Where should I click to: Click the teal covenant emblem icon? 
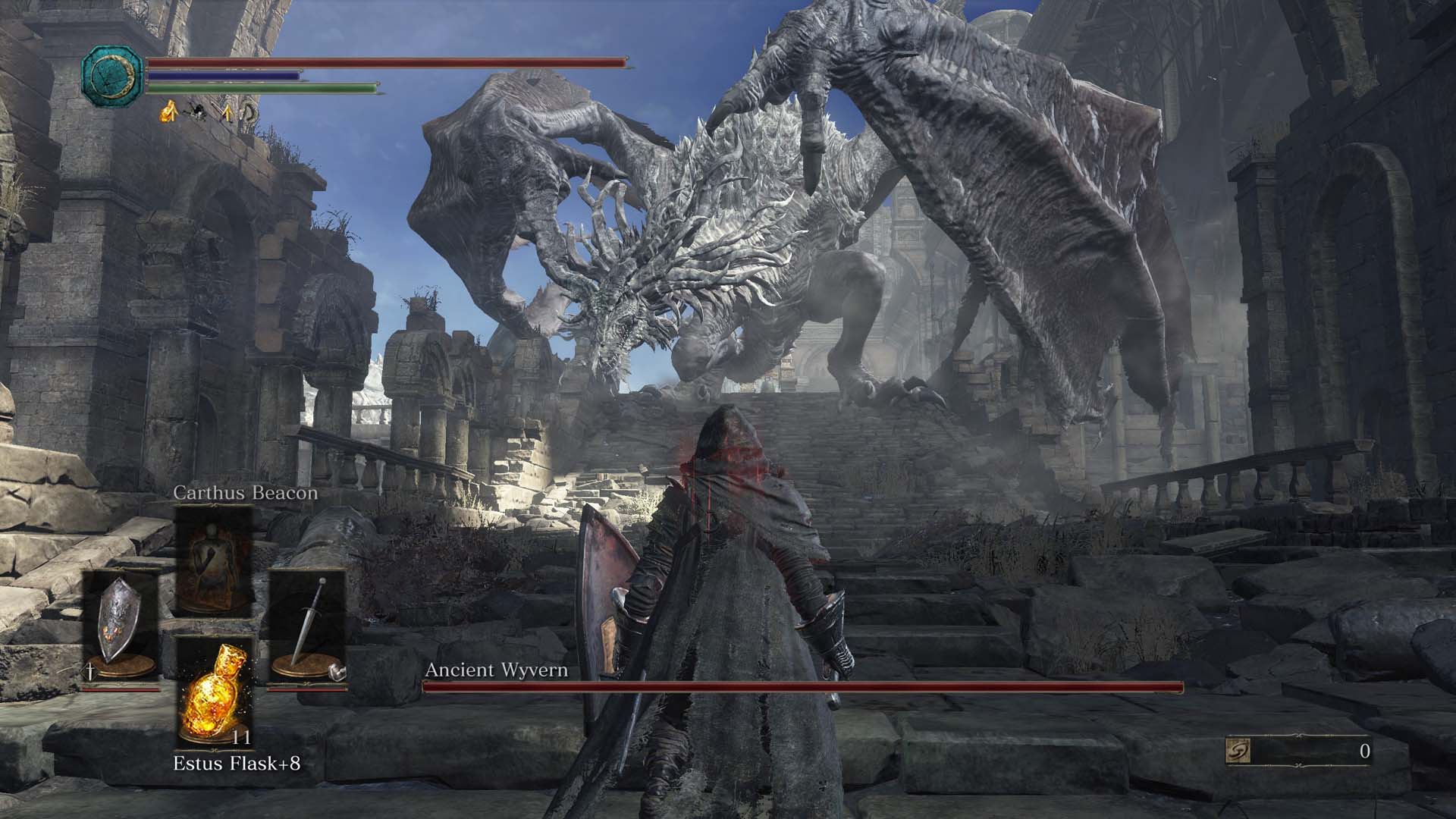112,74
